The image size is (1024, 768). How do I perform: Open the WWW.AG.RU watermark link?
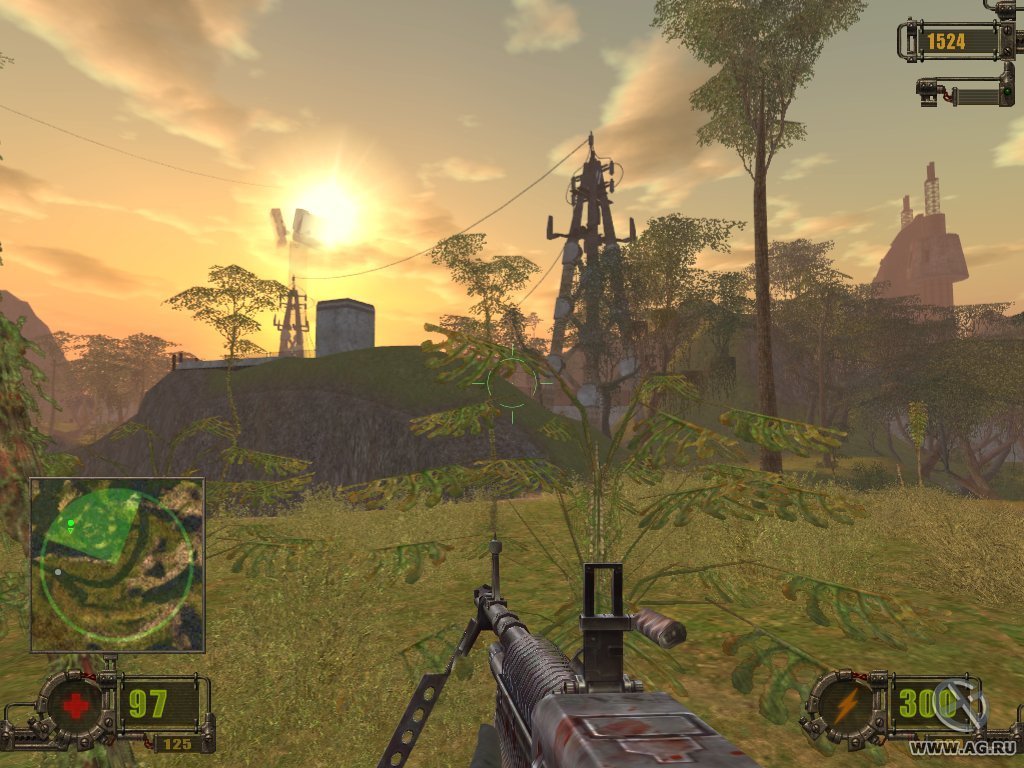(960, 747)
